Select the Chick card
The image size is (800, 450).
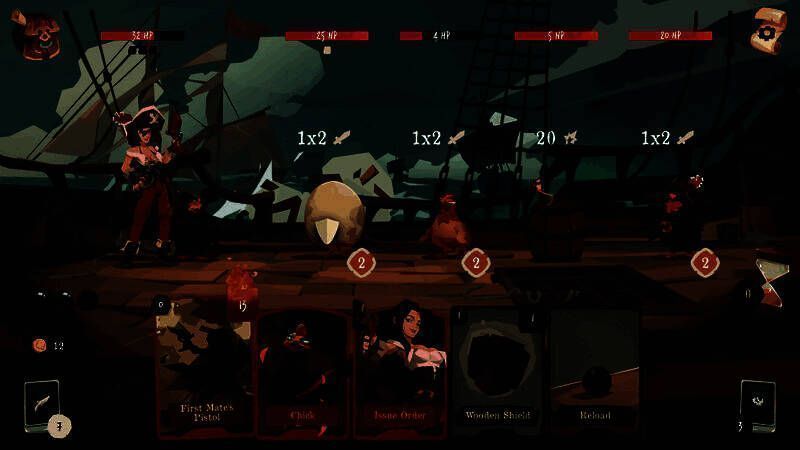303,370
